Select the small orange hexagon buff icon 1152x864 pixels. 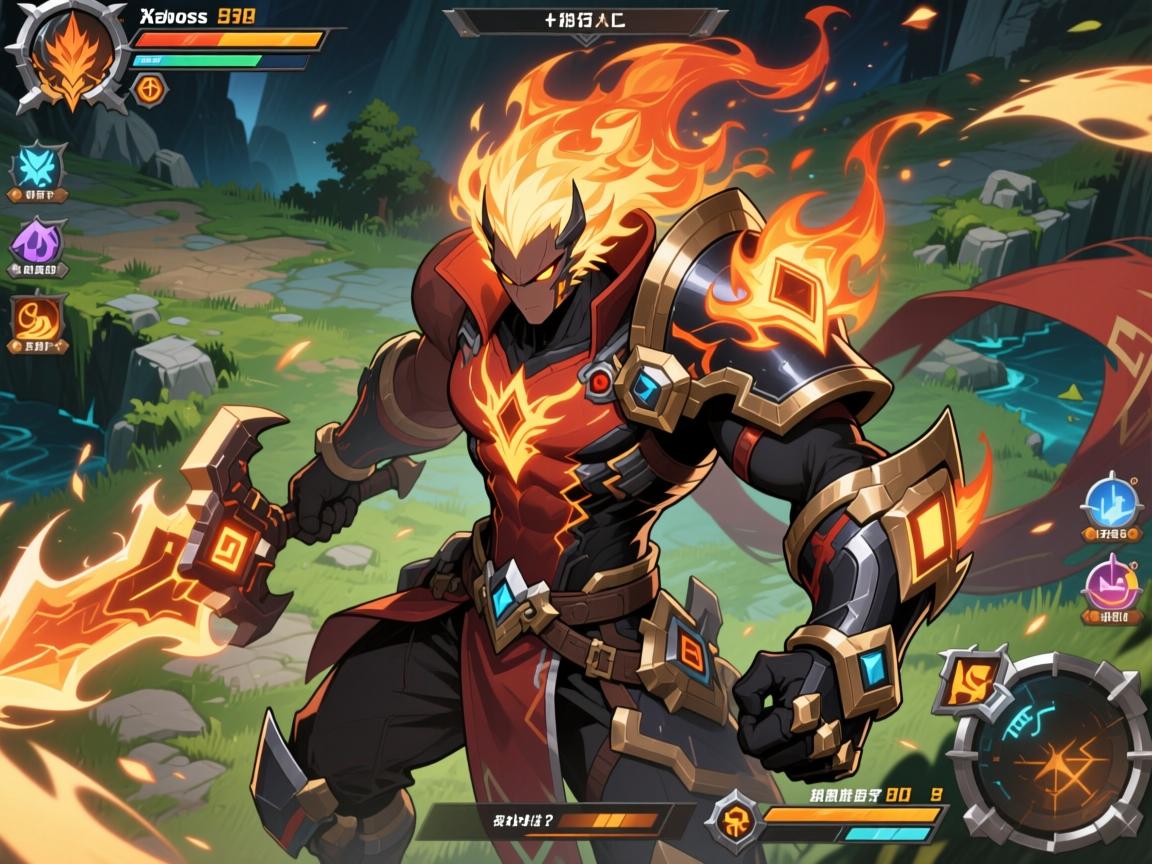[150, 88]
